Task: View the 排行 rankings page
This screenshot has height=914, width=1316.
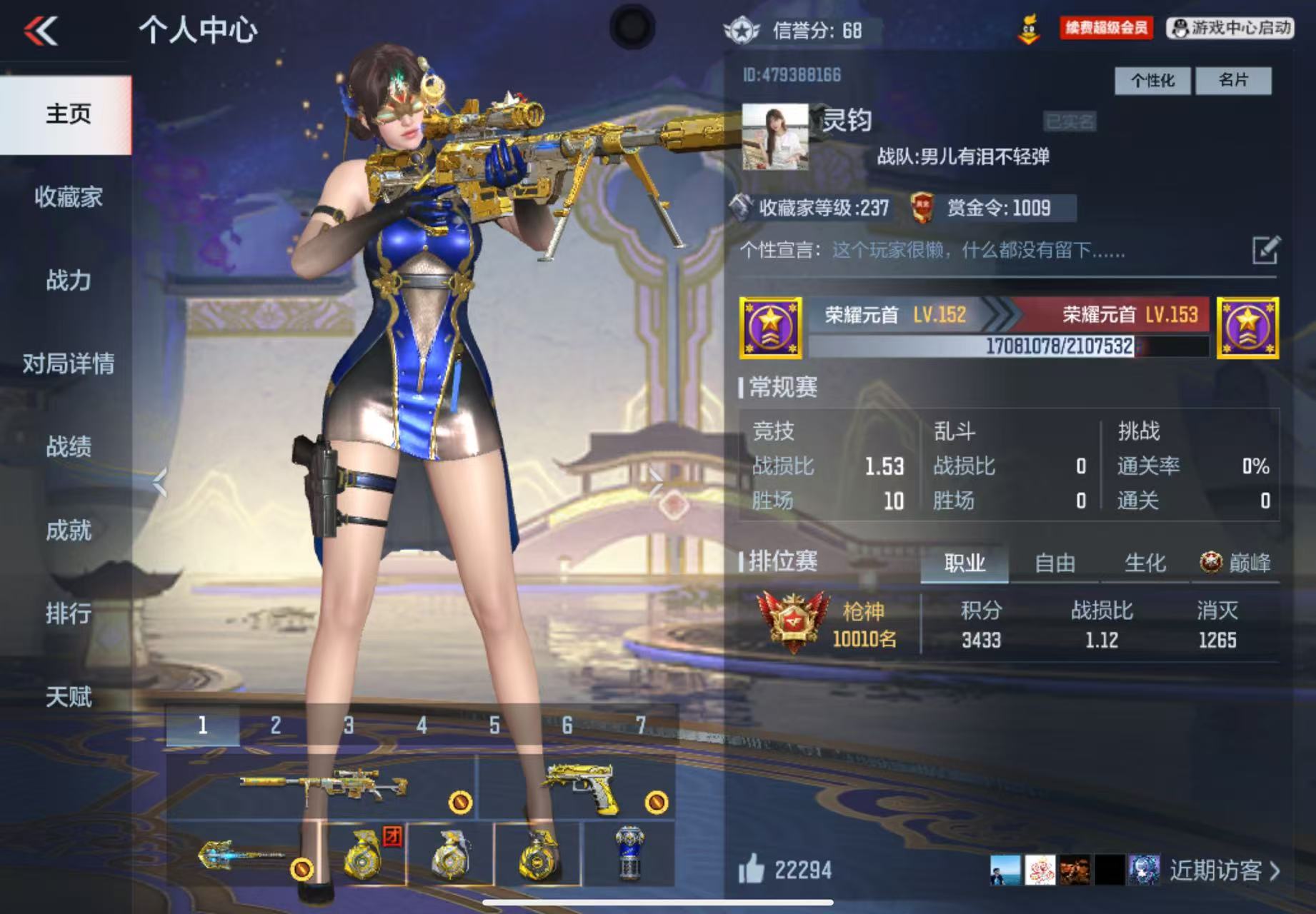Action: click(x=69, y=613)
